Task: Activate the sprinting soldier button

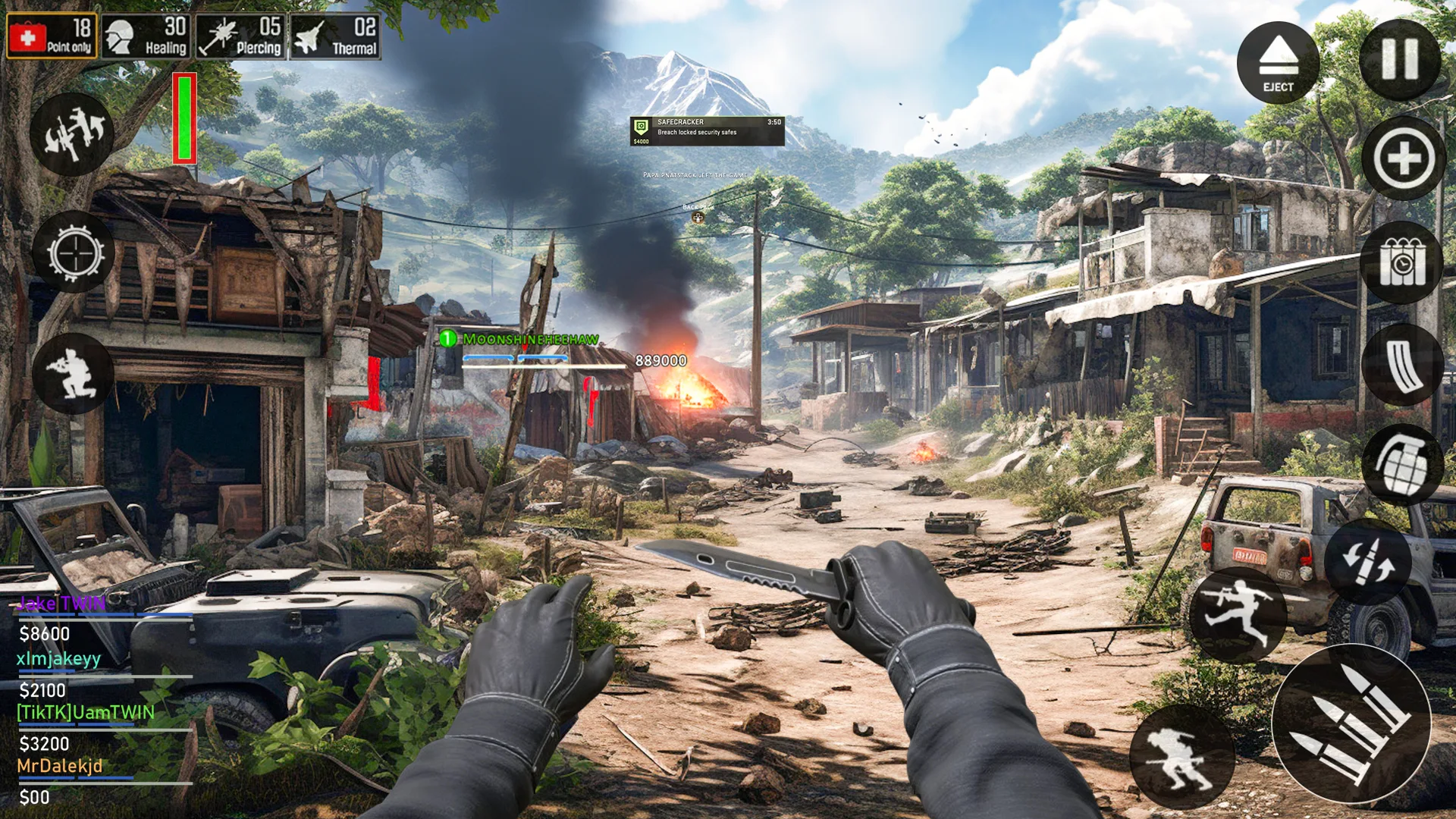Action: (x=1237, y=614)
